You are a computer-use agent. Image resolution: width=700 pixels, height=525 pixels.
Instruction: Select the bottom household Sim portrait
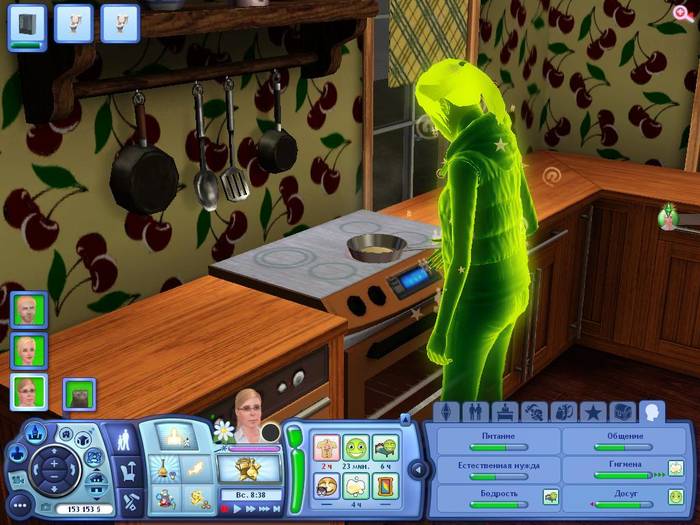pyautogui.click(x=28, y=391)
